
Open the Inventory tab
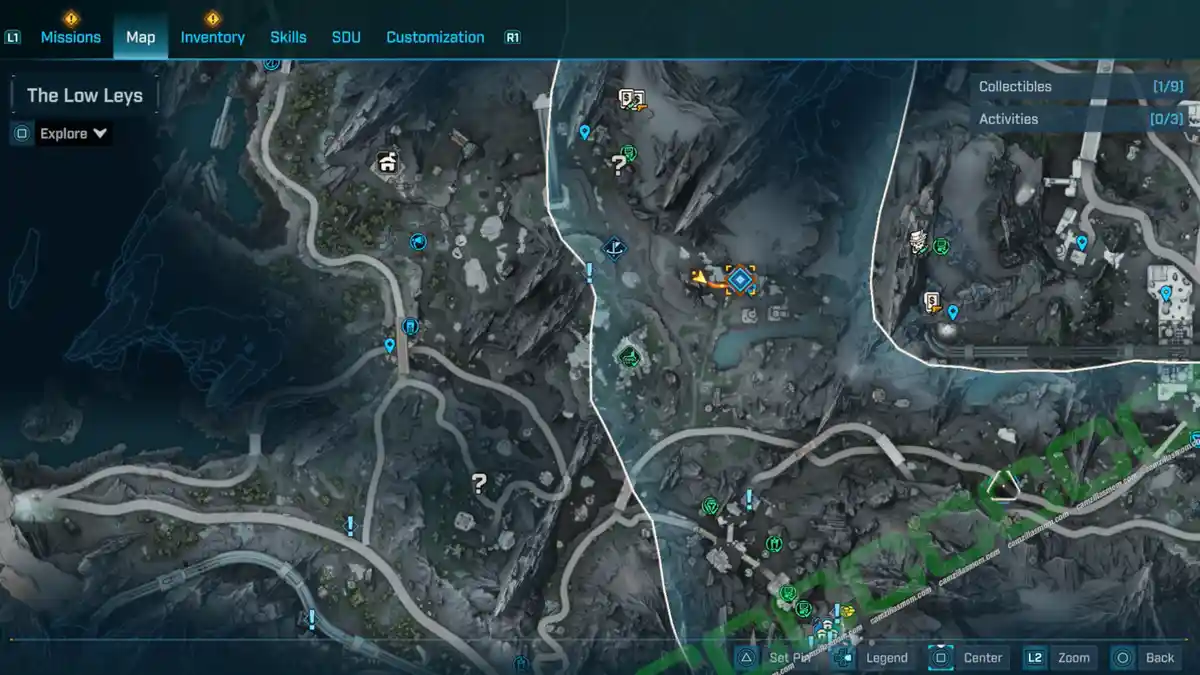[x=212, y=37]
